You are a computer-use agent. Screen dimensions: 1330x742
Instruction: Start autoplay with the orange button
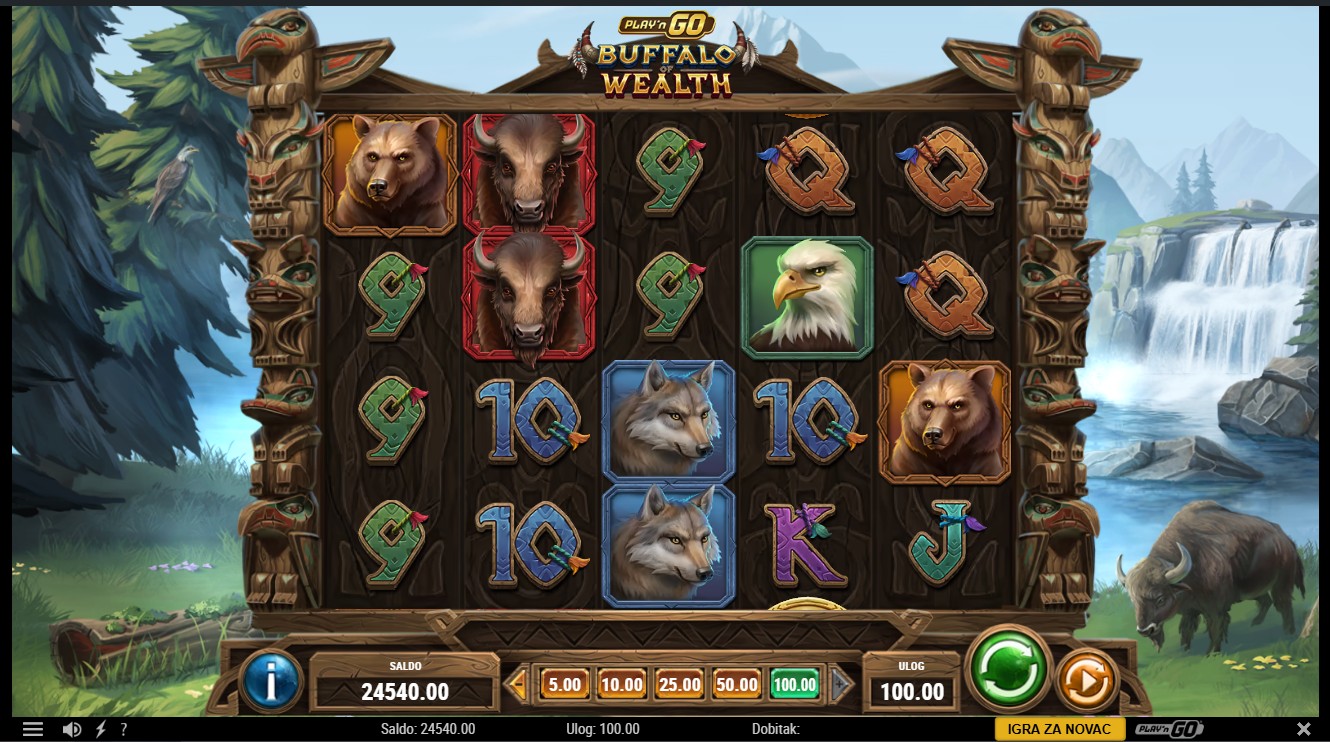pyautogui.click(x=1086, y=682)
